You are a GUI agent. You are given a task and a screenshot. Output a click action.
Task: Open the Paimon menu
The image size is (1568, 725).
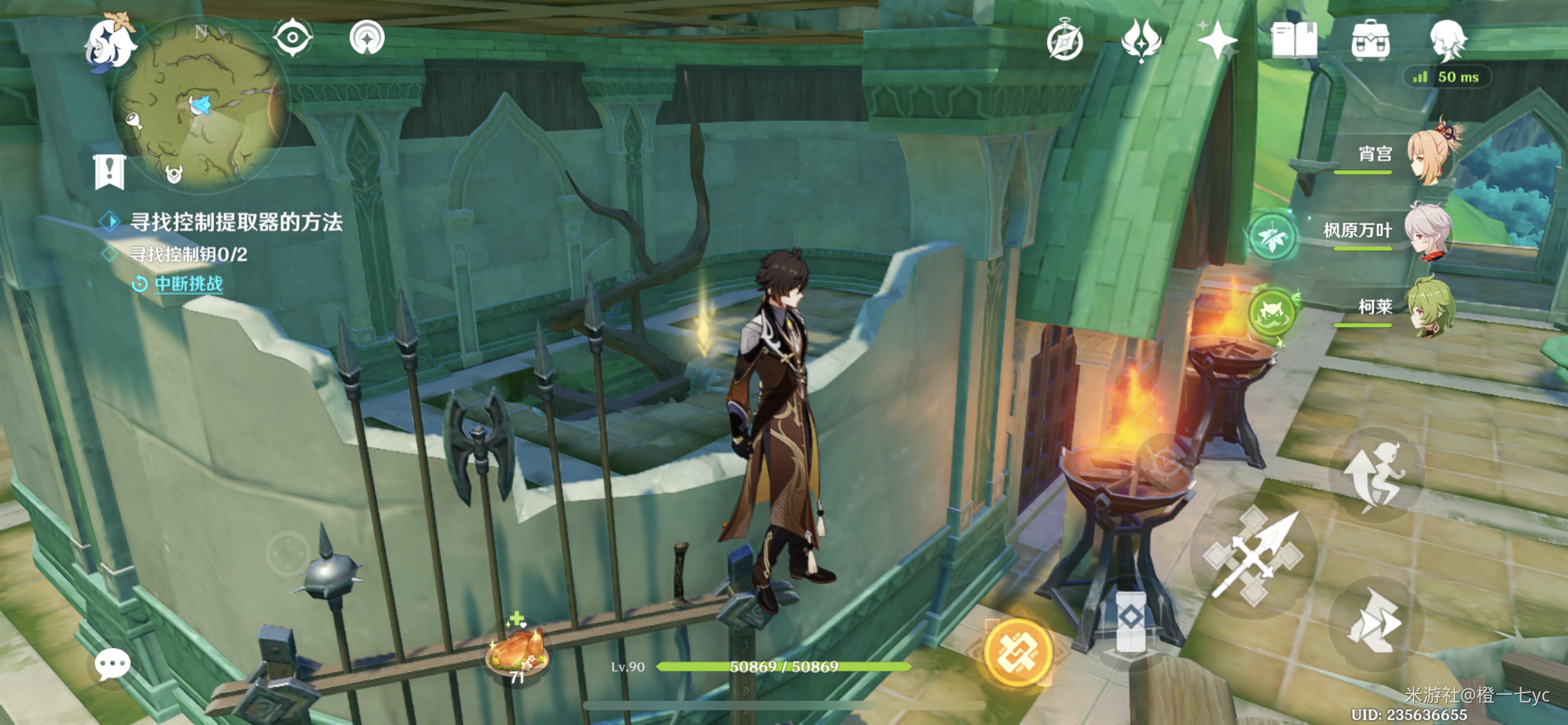coord(110,43)
